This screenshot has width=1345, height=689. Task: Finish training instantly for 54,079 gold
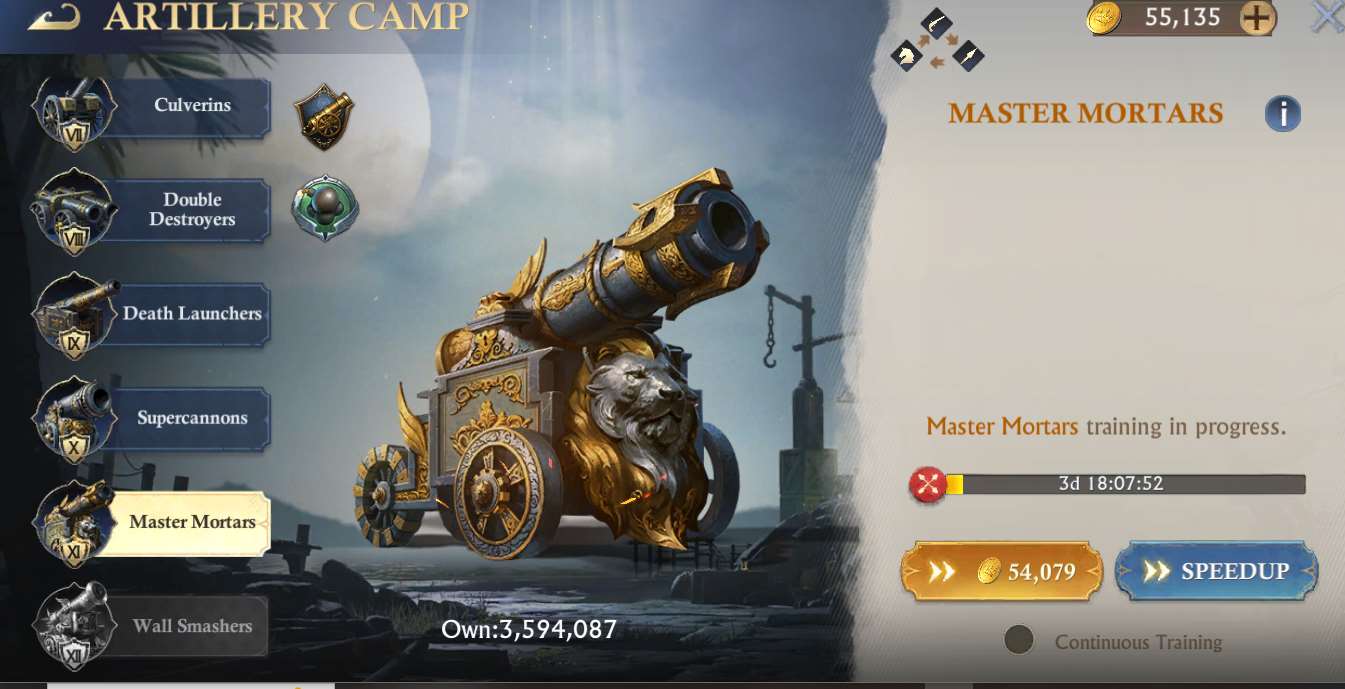pyautogui.click(x=1002, y=572)
